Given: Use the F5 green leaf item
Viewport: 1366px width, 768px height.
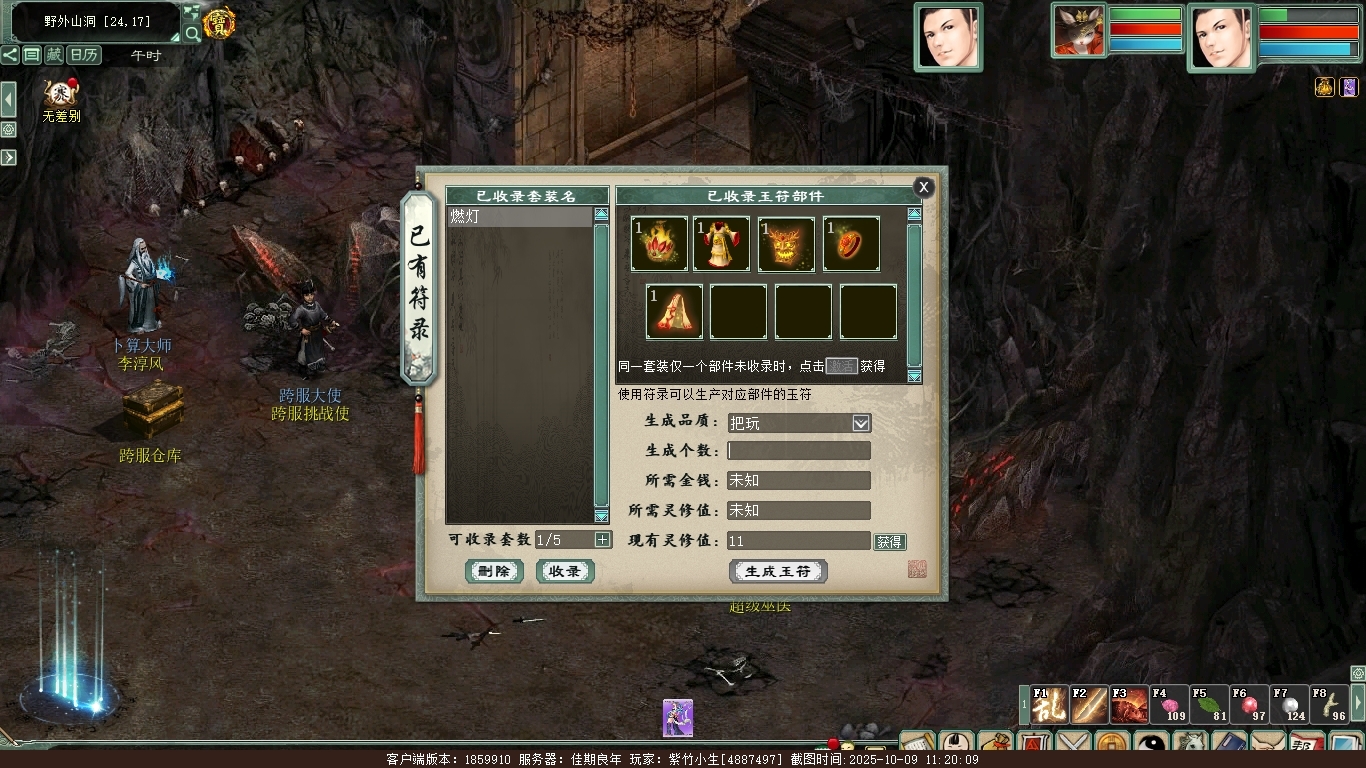Looking at the screenshot, I should point(1209,705).
